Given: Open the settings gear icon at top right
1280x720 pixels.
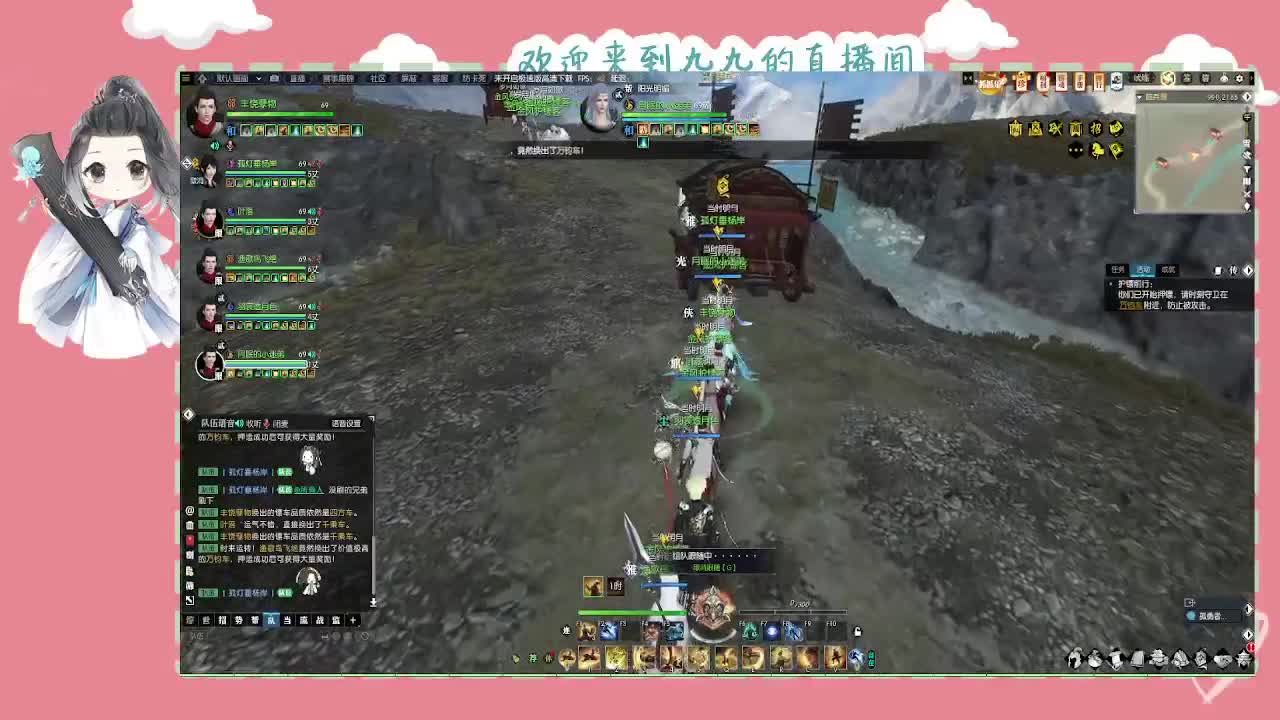Looking at the screenshot, I should (1239, 80).
